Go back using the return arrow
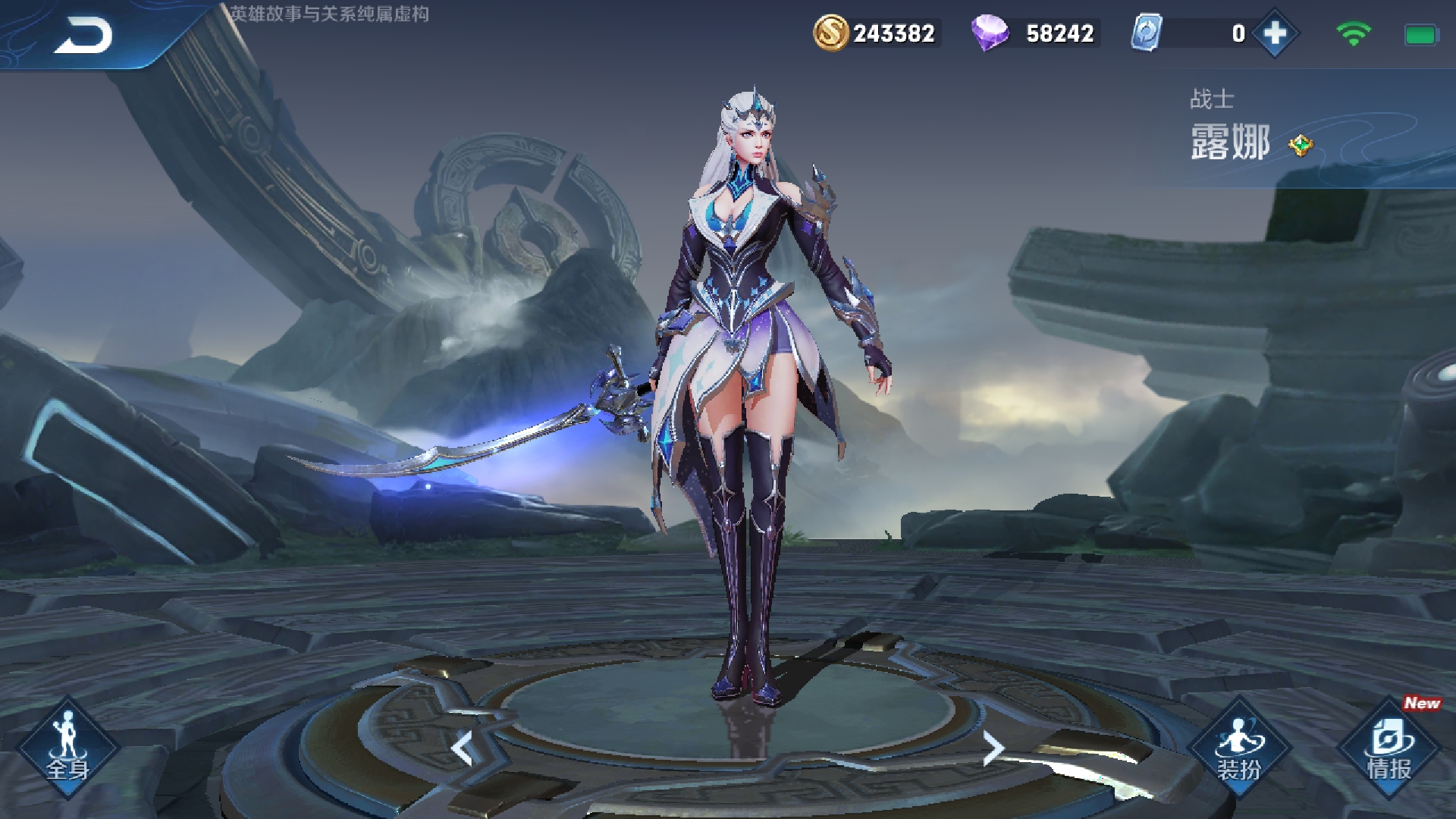This screenshot has width=1456, height=819. pyautogui.click(x=83, y=36)
